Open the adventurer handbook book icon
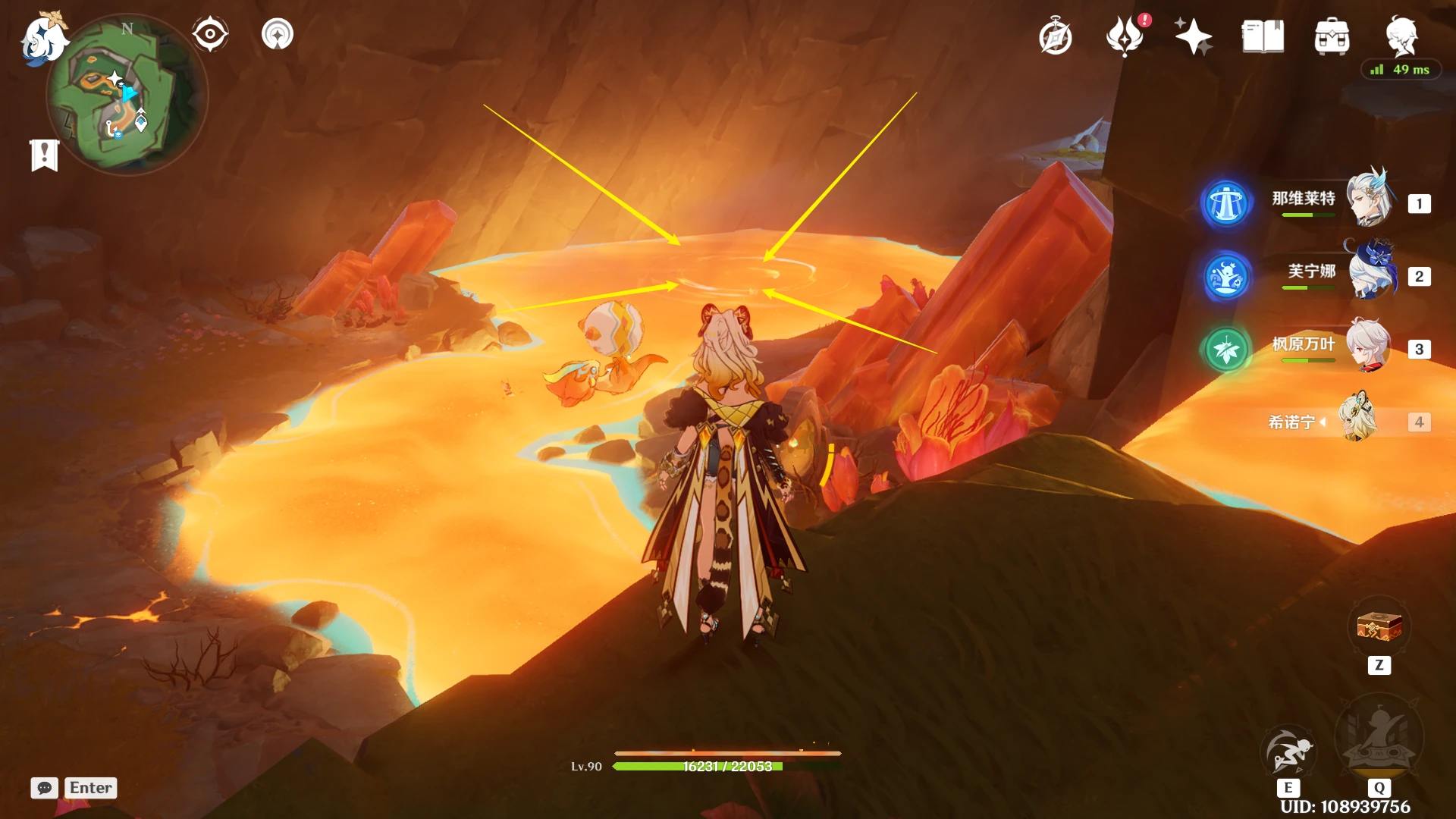Screen dimensions: 1456x819 (x=1263, y=36)
